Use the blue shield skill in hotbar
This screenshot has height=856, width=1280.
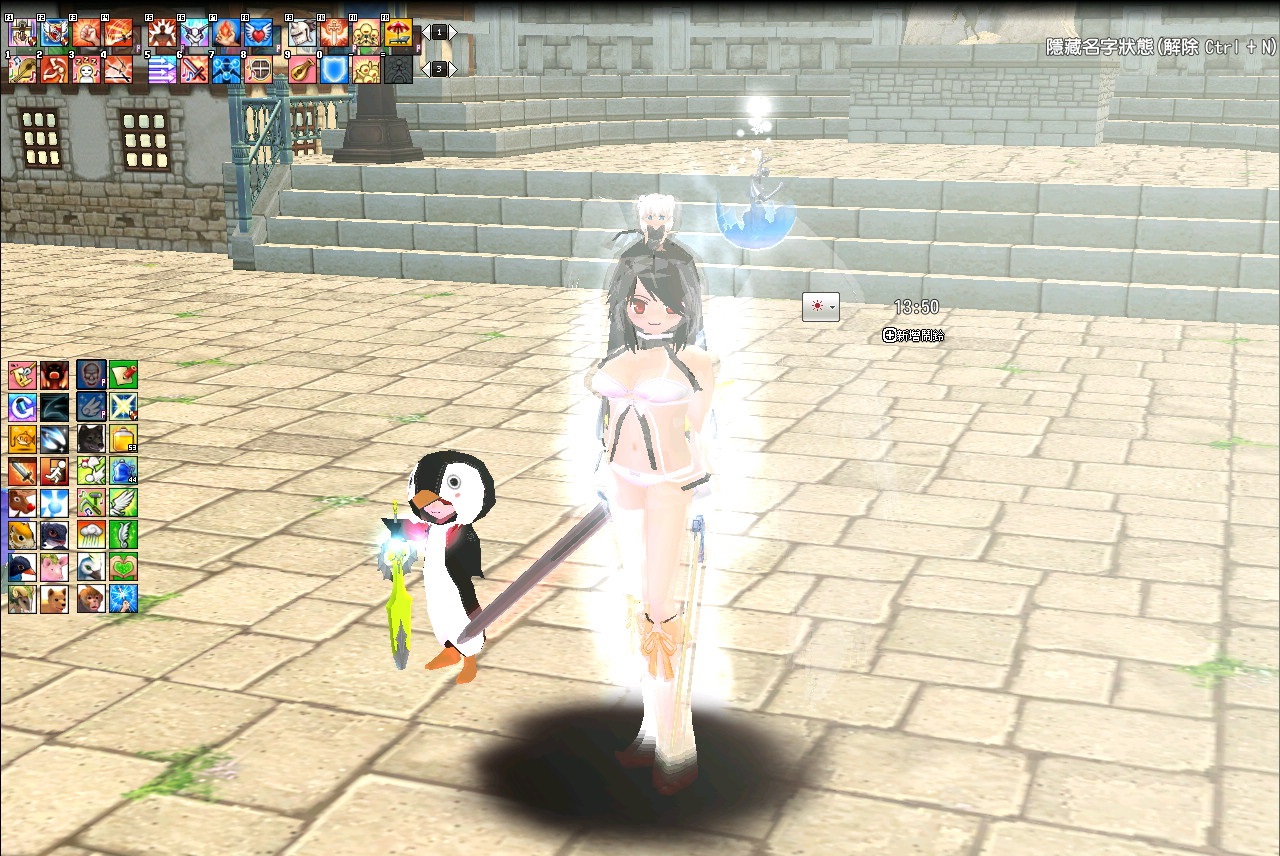tap(334, 69)
